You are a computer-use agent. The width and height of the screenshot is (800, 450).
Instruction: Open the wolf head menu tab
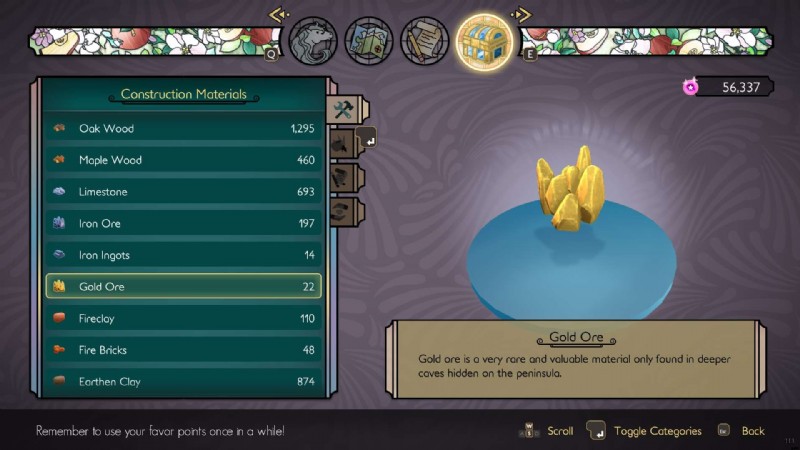(x=311, y=41)
